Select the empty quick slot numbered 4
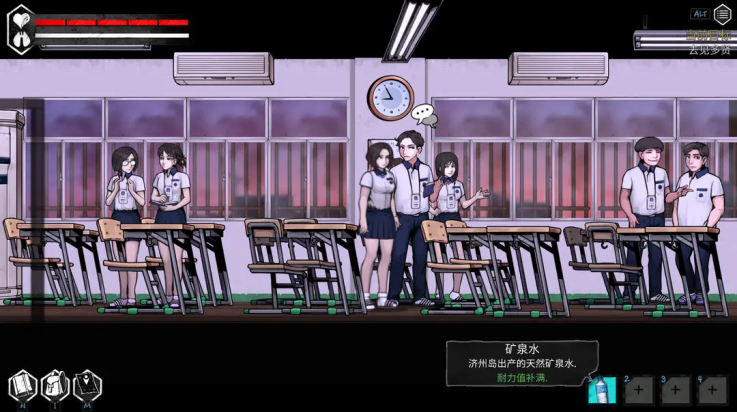Viewport: 737px width, 412px height. 711,390
